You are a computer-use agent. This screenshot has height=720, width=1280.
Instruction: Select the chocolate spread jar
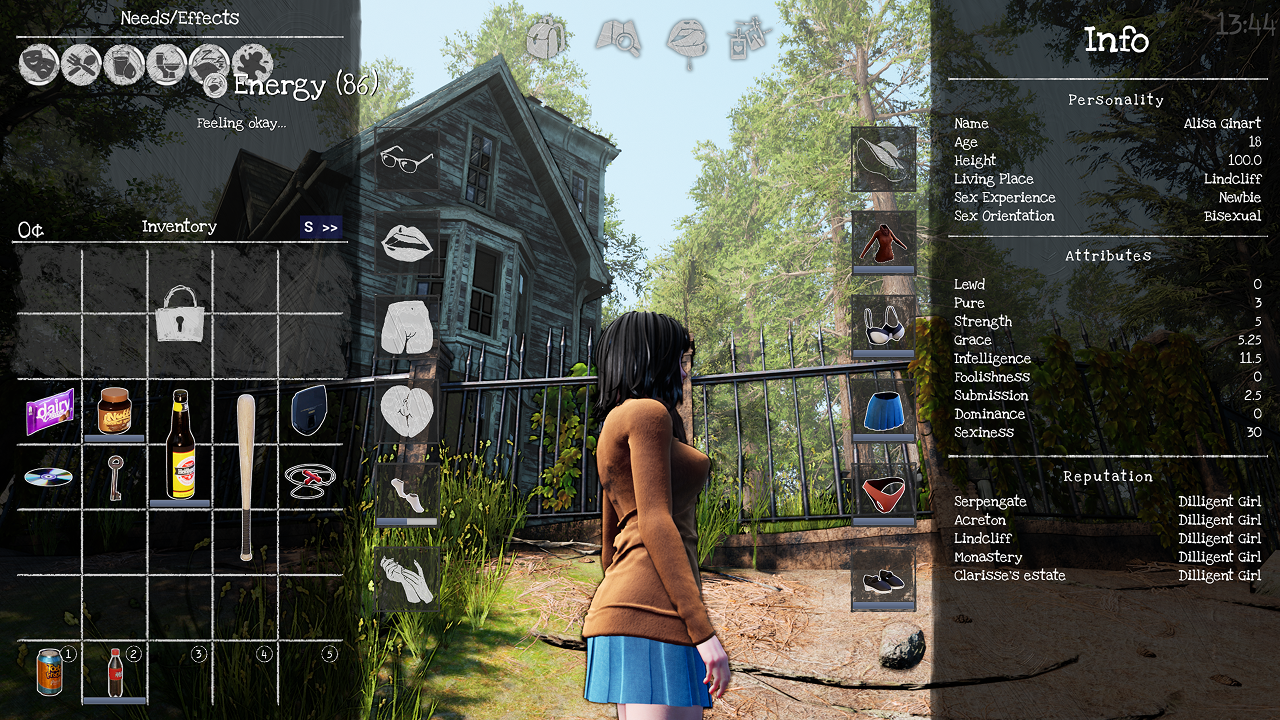(x=114, y=410)
